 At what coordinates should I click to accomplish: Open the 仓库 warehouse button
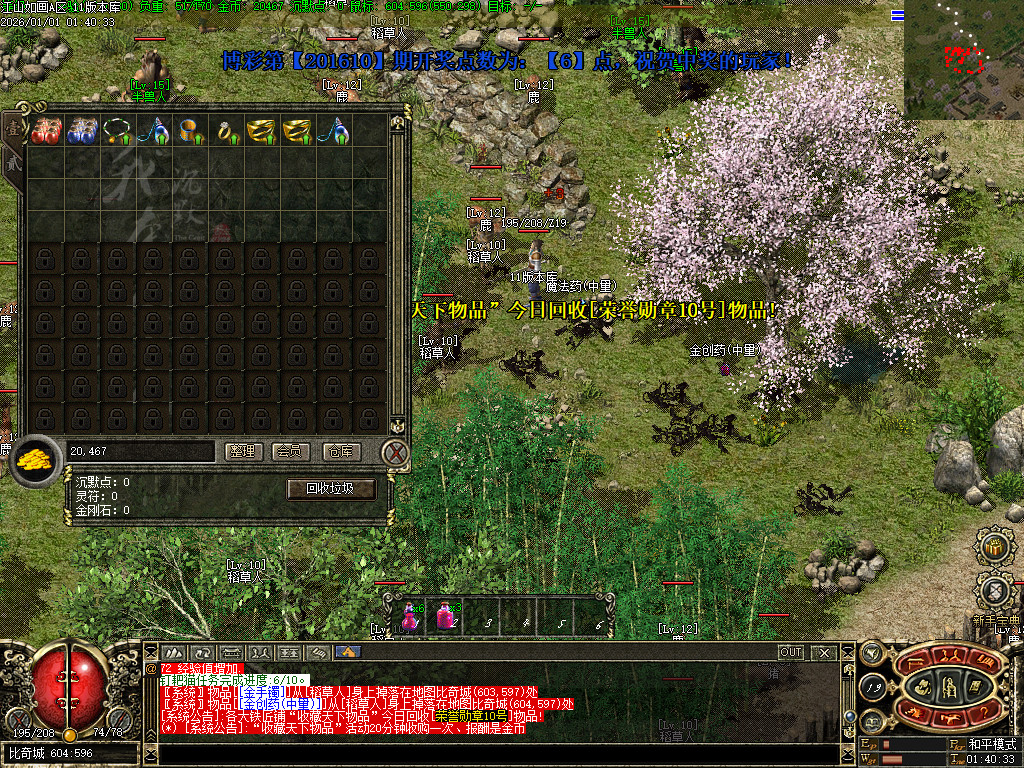[x=340, y=452]
